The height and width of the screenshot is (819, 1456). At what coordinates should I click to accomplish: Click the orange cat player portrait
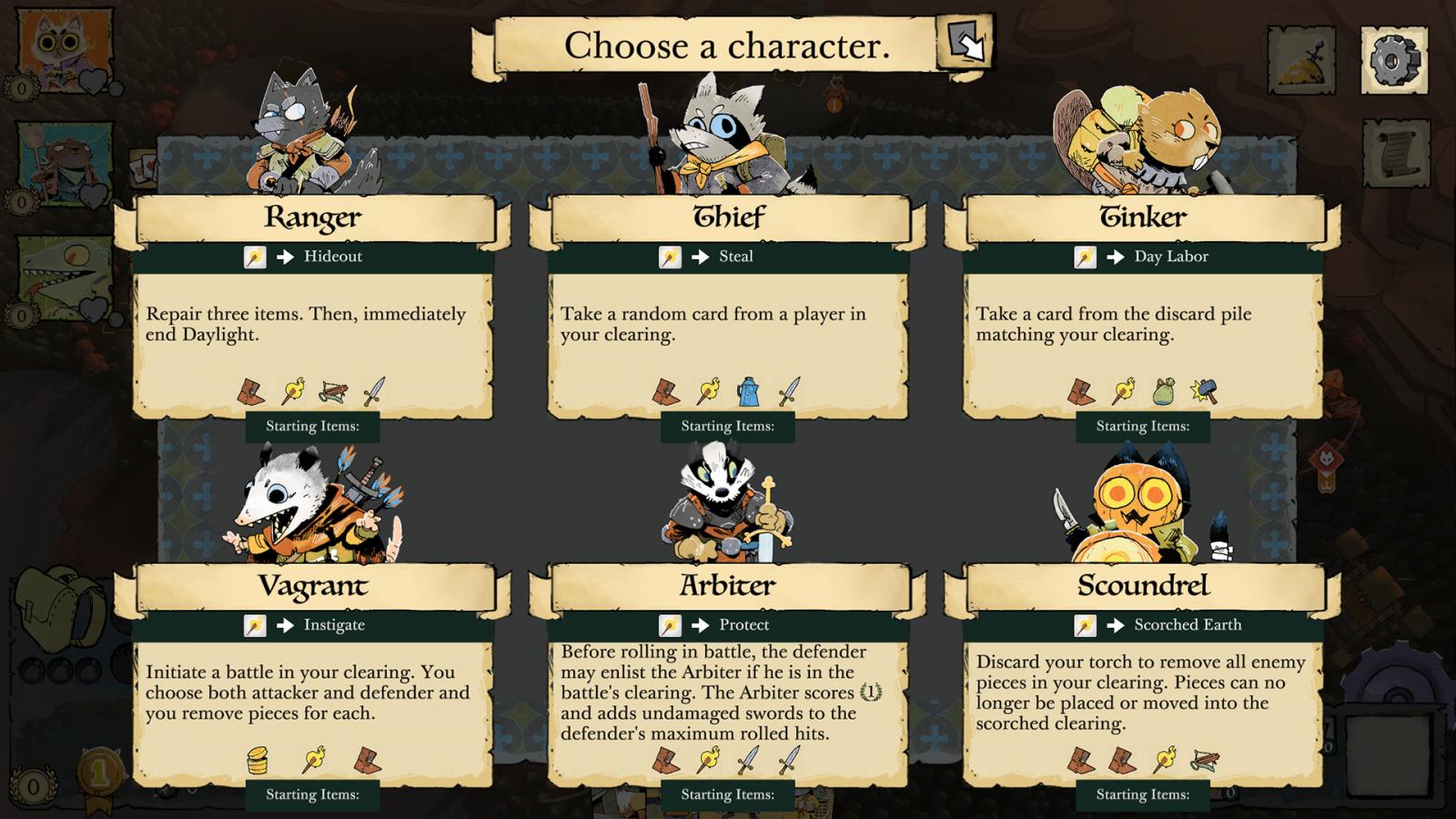coord(66,48)
